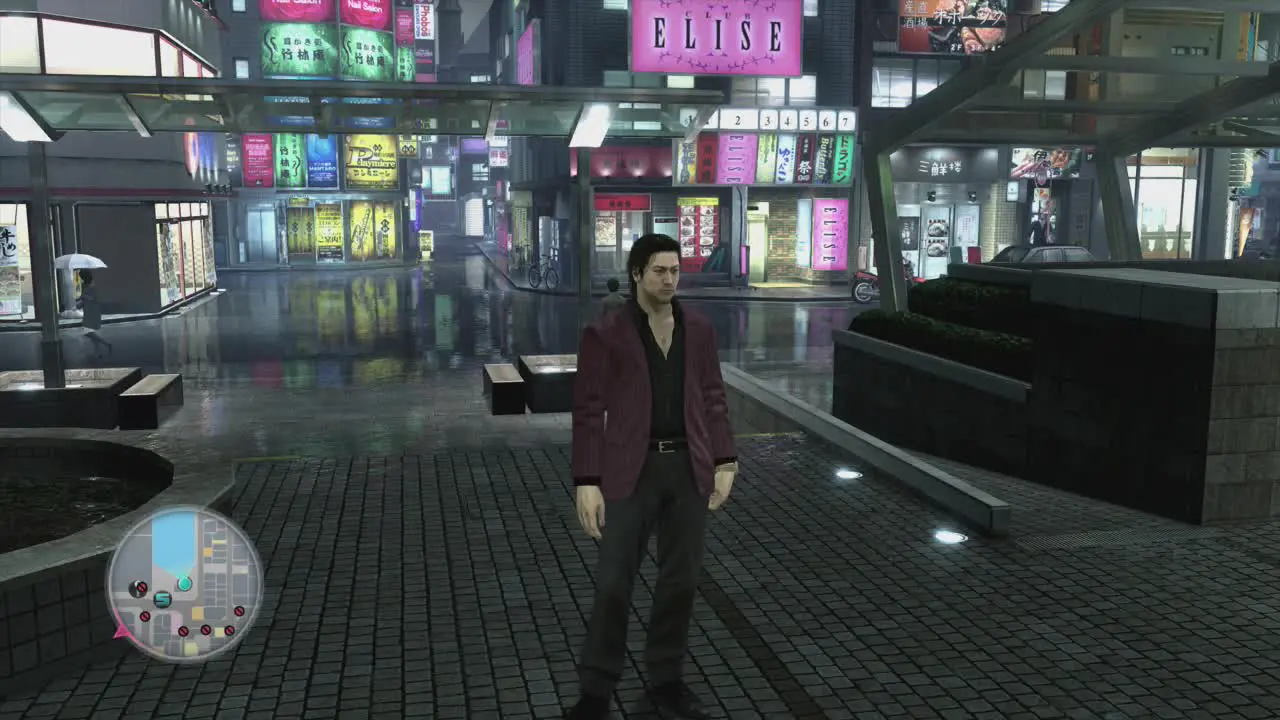Open the circular minimap
1280x720 pixels.
[x=184, y=583]
